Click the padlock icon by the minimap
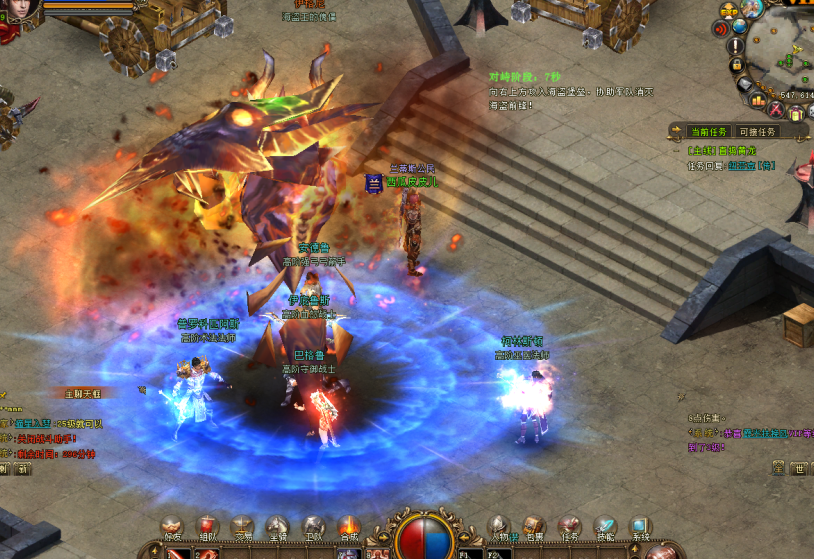 (x=737, y=65)
